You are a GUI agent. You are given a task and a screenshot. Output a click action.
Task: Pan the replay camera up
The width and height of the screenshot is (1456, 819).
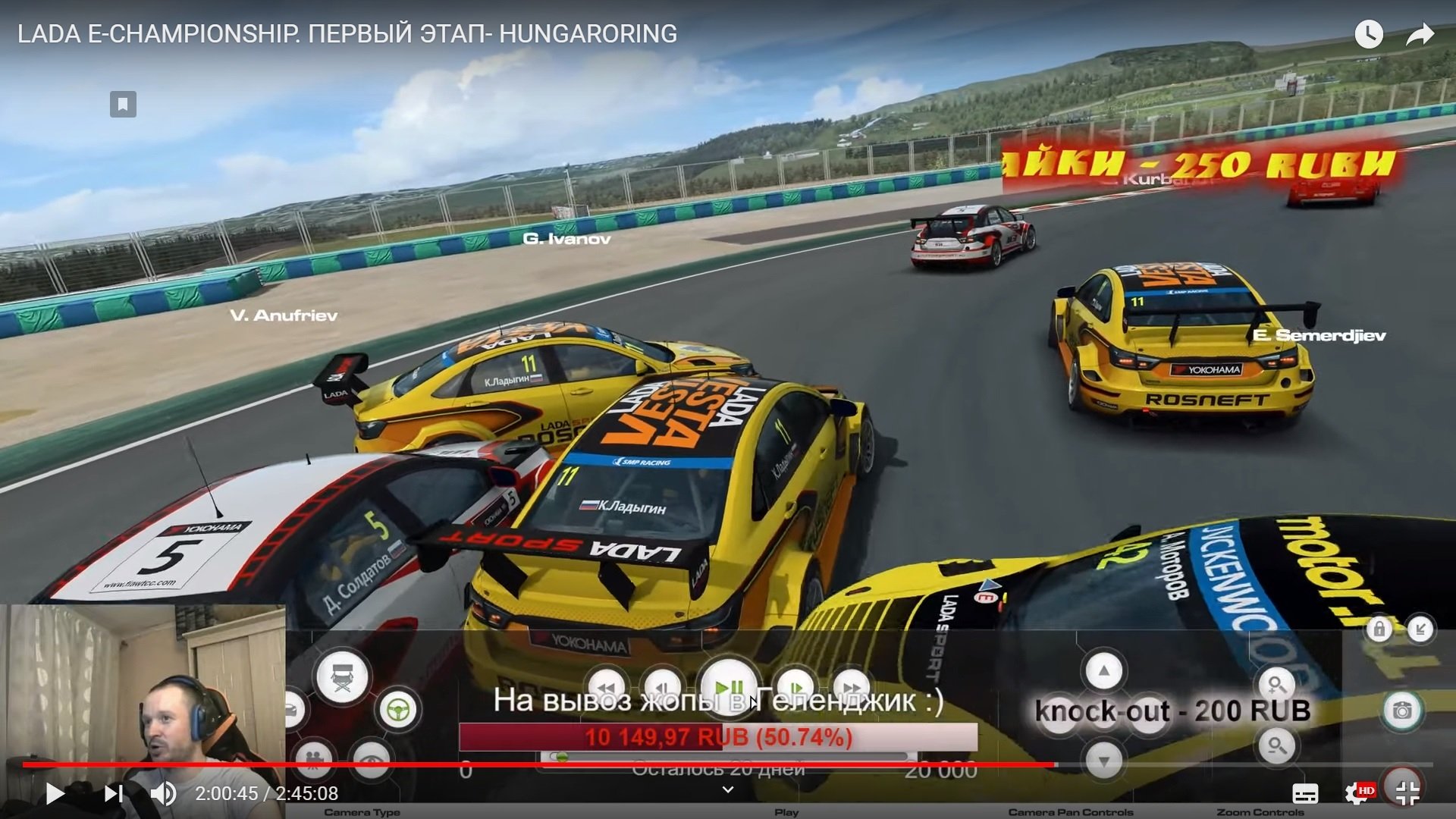point(1103,671)
